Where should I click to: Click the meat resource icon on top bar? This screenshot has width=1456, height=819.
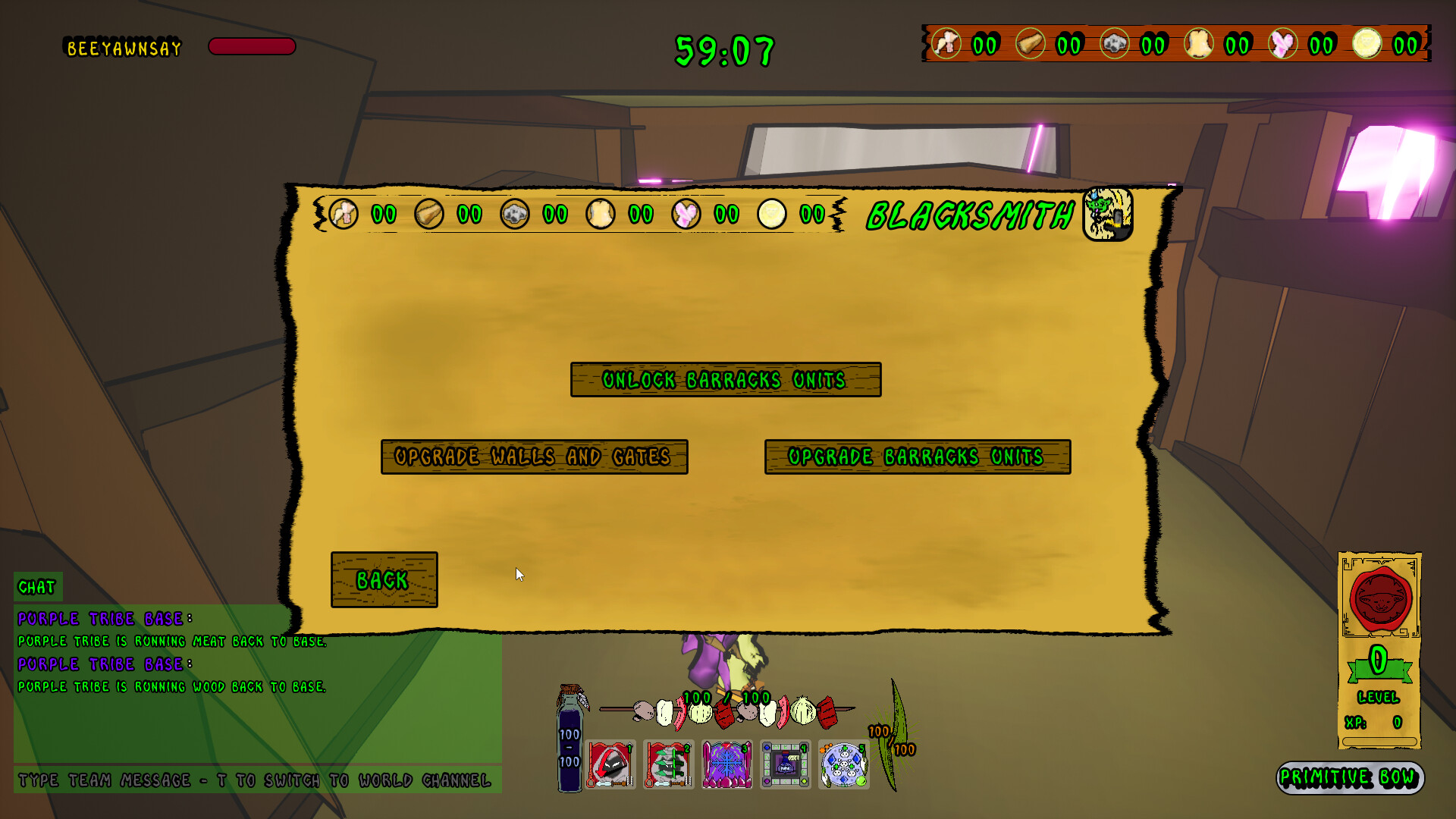tap(948, 45)
